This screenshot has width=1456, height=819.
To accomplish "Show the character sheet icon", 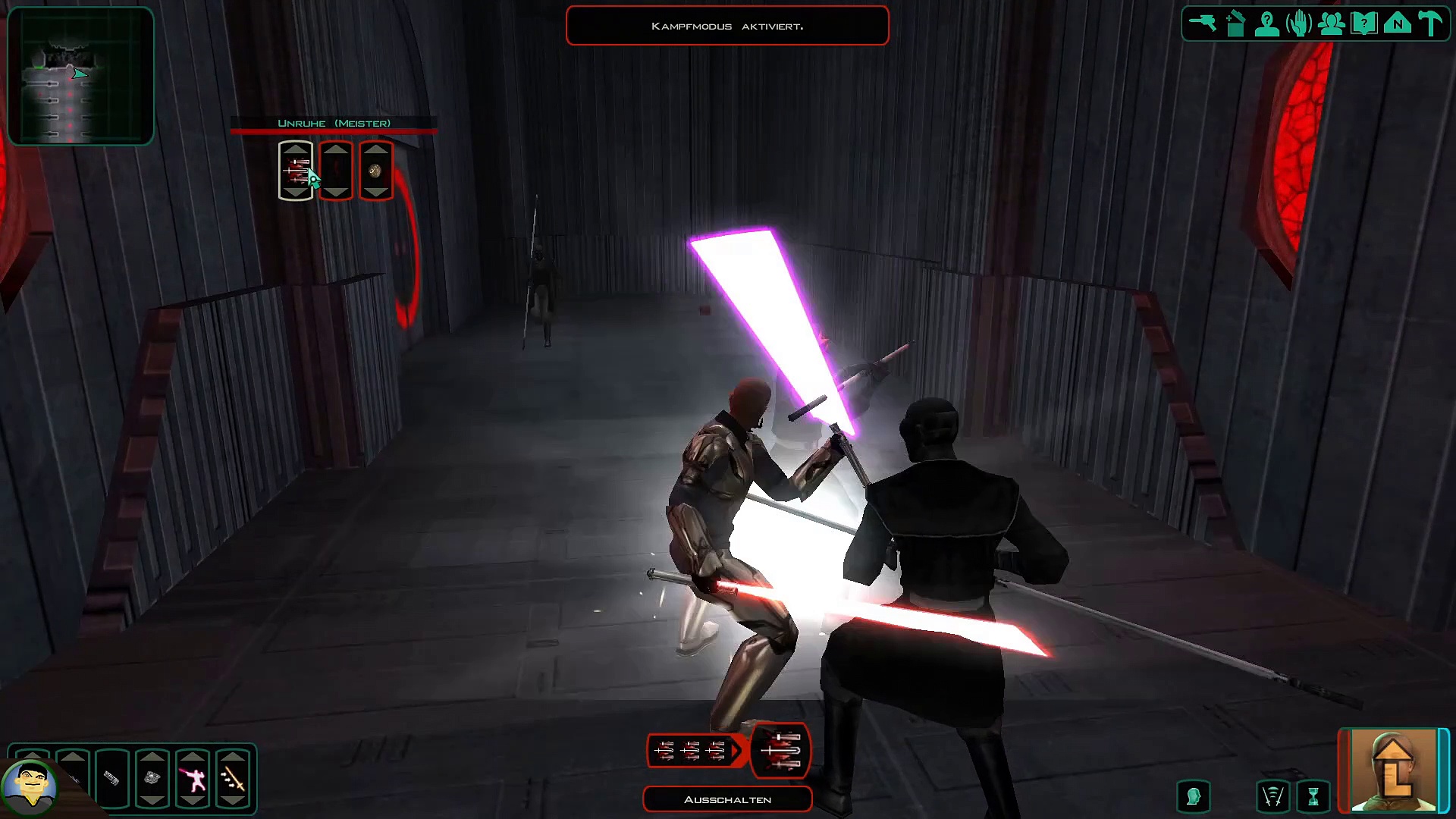I will click(x=1267, y=24).
